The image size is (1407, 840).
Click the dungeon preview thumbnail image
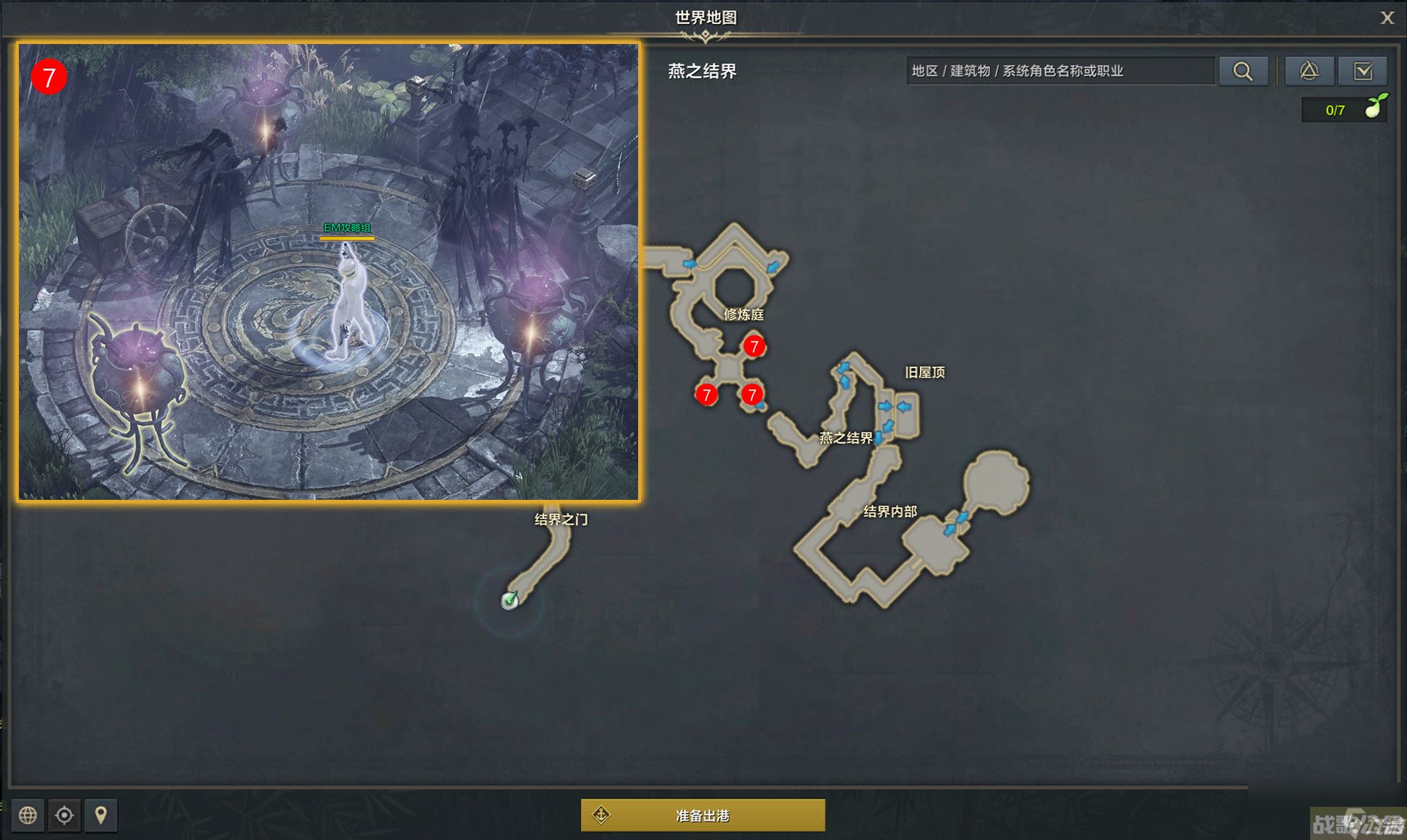coord(329,271)
